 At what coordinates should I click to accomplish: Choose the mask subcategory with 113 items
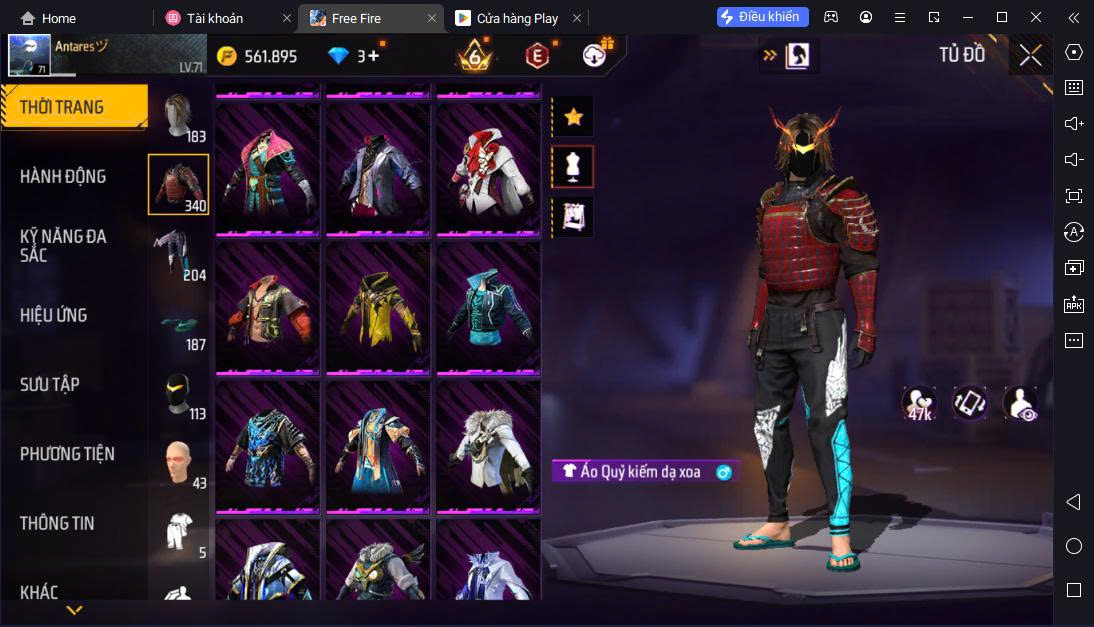[x=179, y=395]
